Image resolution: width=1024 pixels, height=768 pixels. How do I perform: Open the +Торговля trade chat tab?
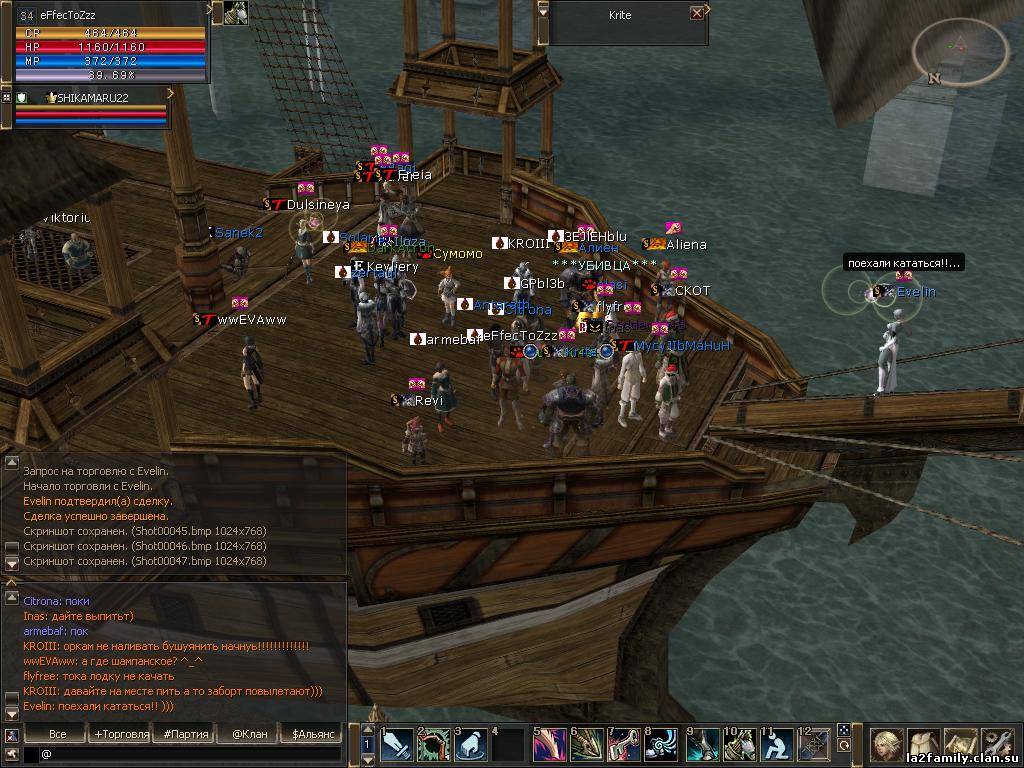click(121, 734)
